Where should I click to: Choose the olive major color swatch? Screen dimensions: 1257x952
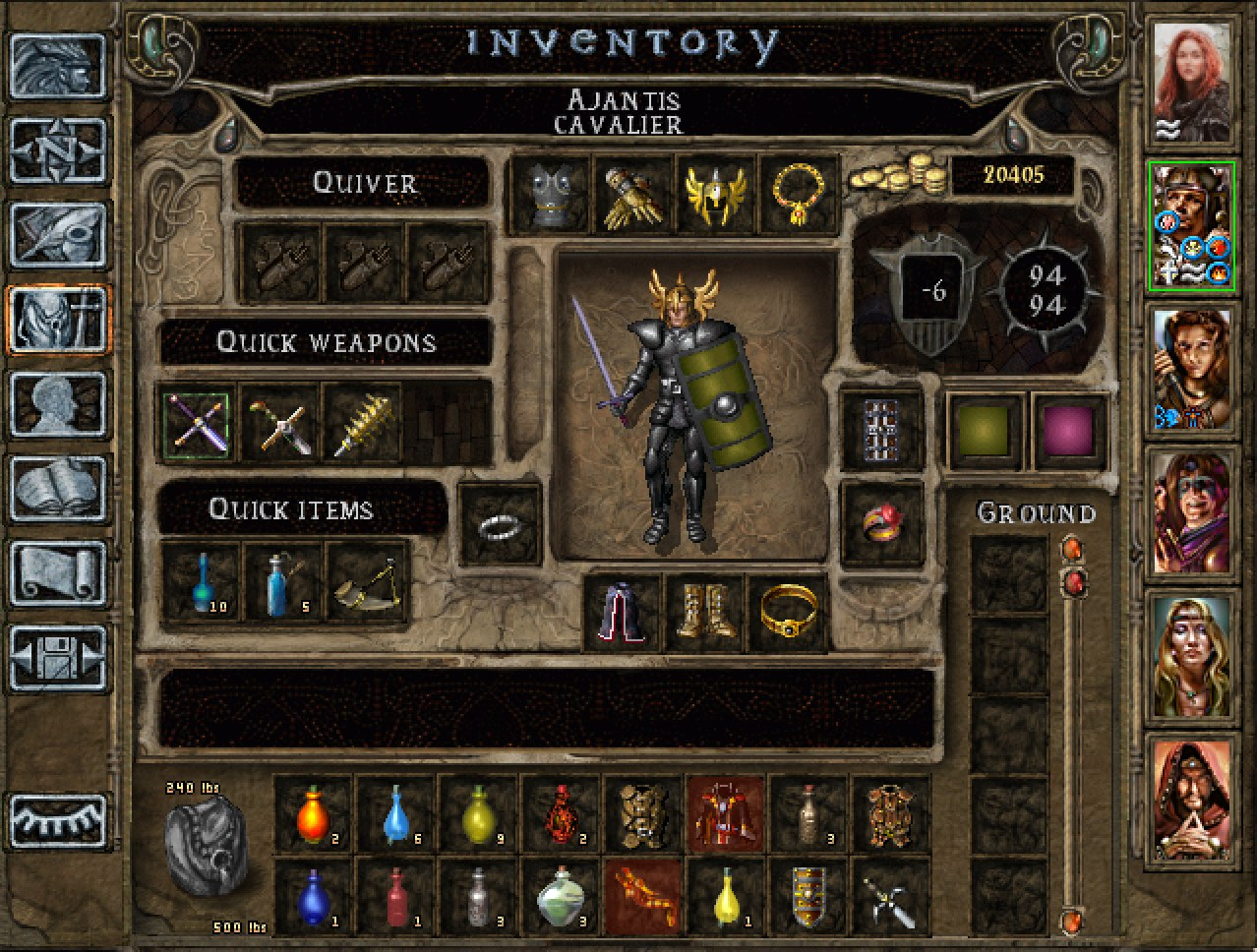987,430
